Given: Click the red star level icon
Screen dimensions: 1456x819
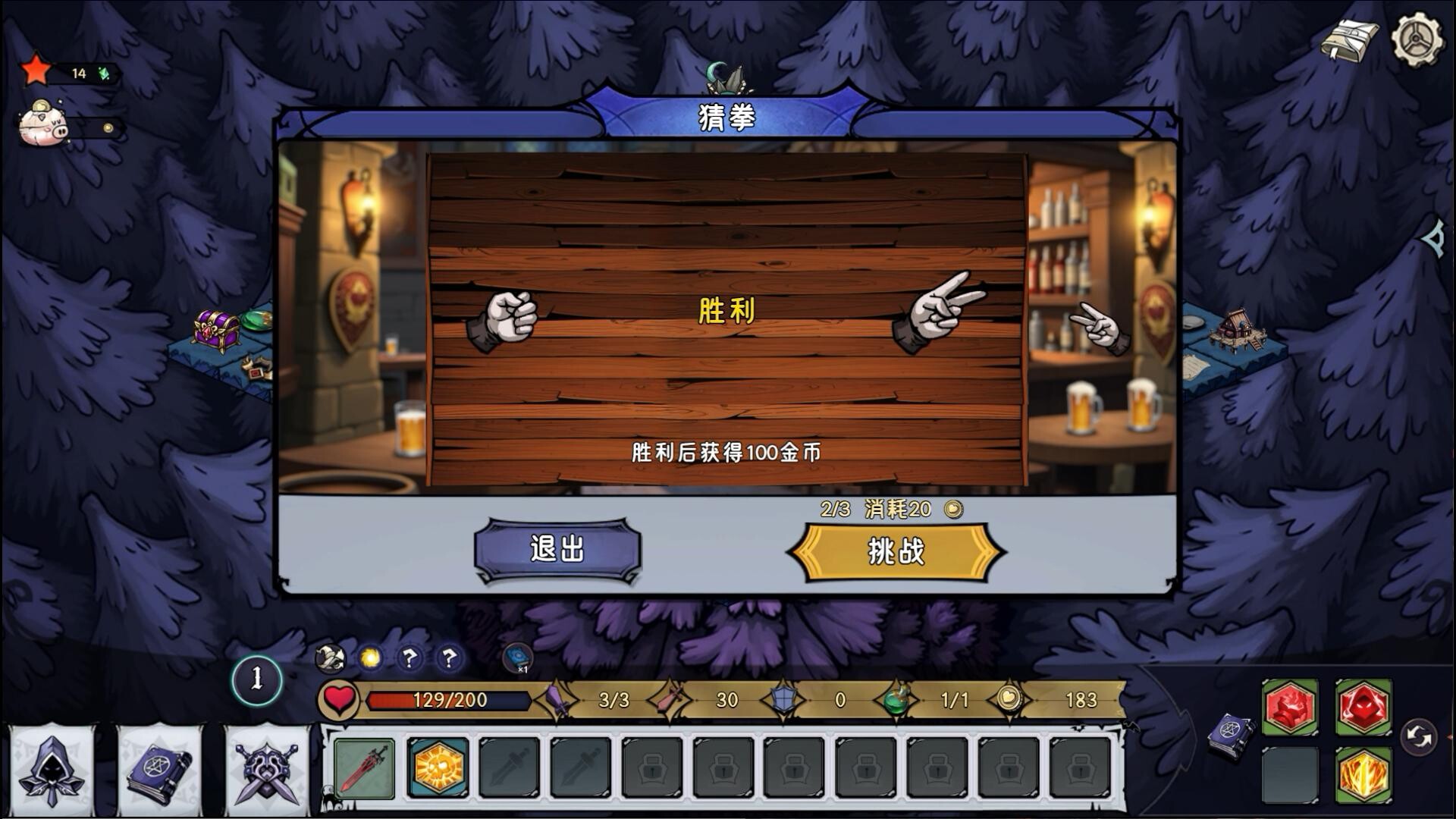Looking at the screenshot, I should tap(36, 71).
